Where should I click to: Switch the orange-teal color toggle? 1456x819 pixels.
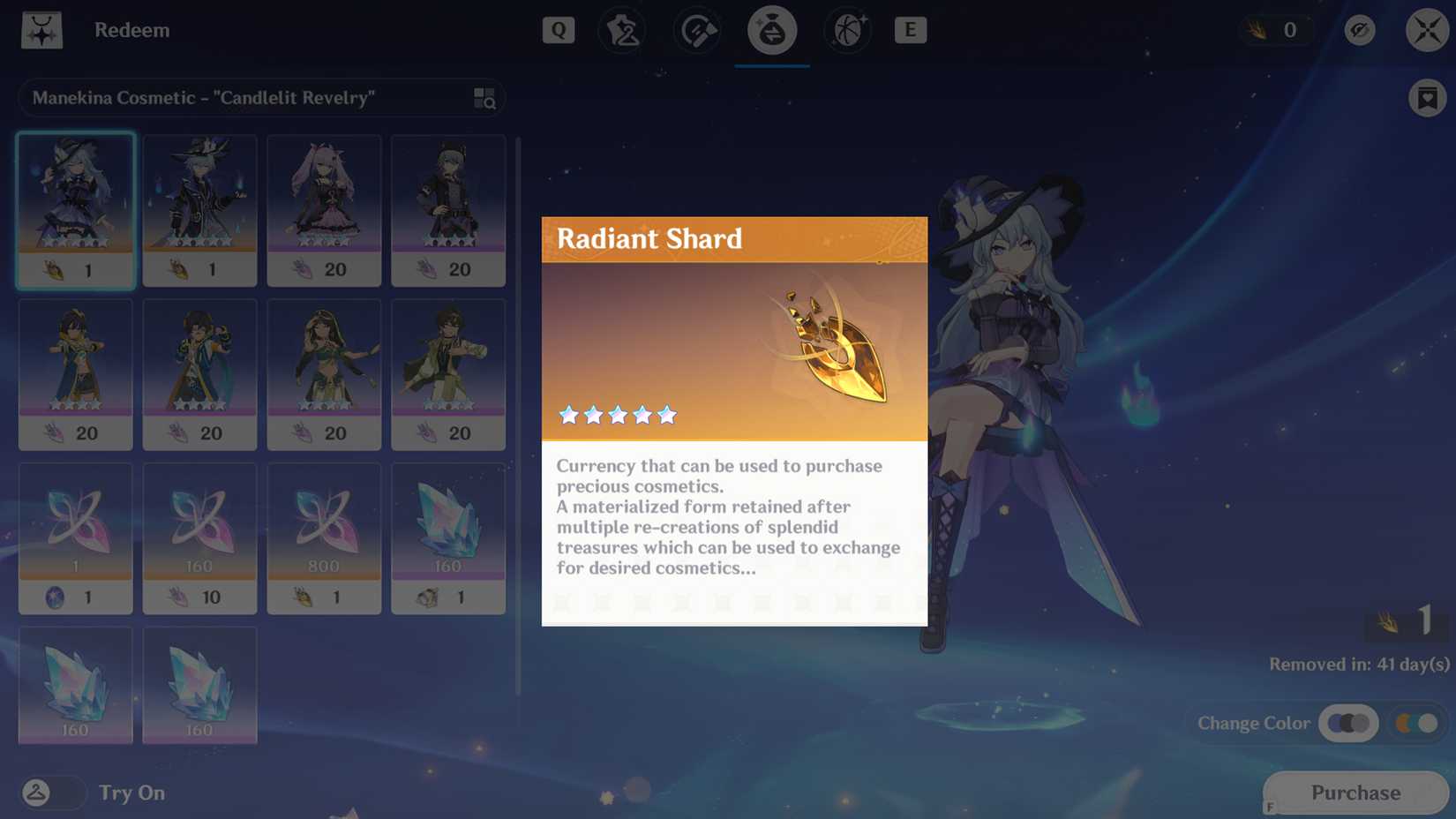(1416, 723)
